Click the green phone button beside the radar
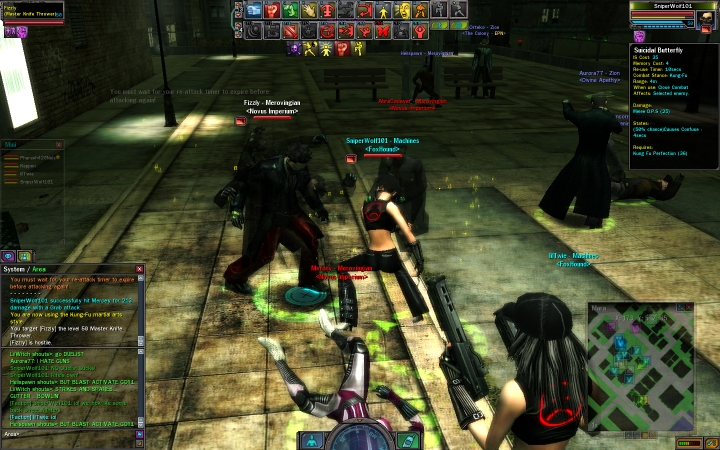The height and width of the screenshot is (450, 720). click(407, 440)
